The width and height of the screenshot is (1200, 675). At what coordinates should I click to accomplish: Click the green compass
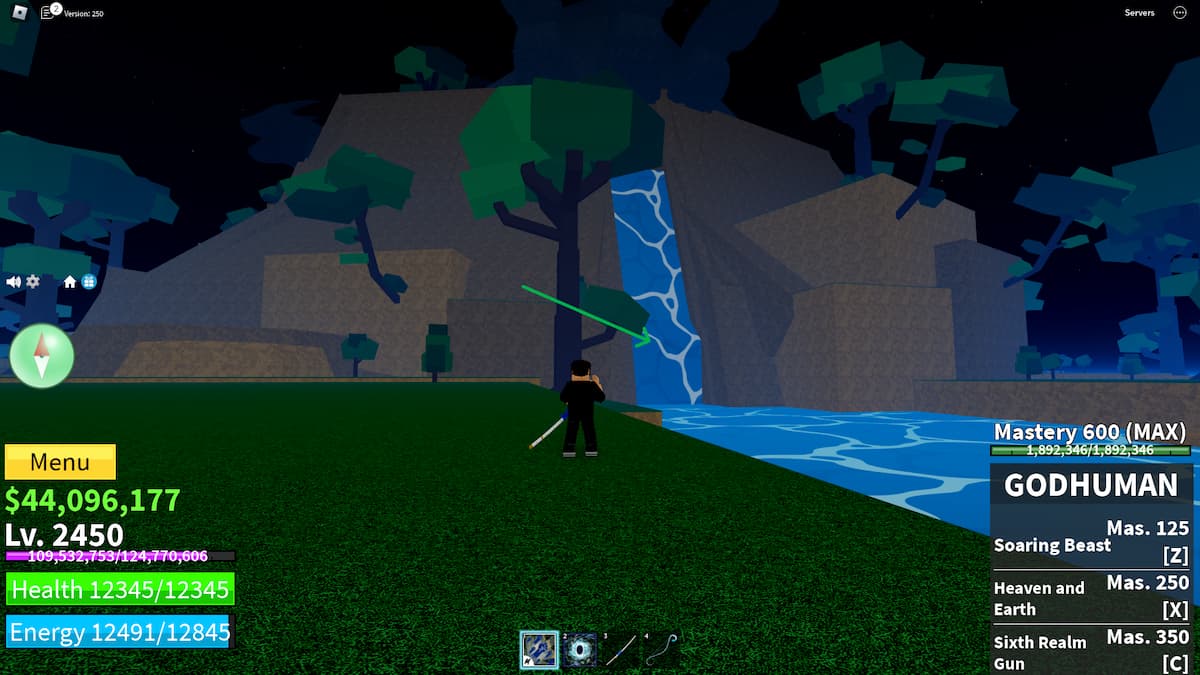coord(42,356)
